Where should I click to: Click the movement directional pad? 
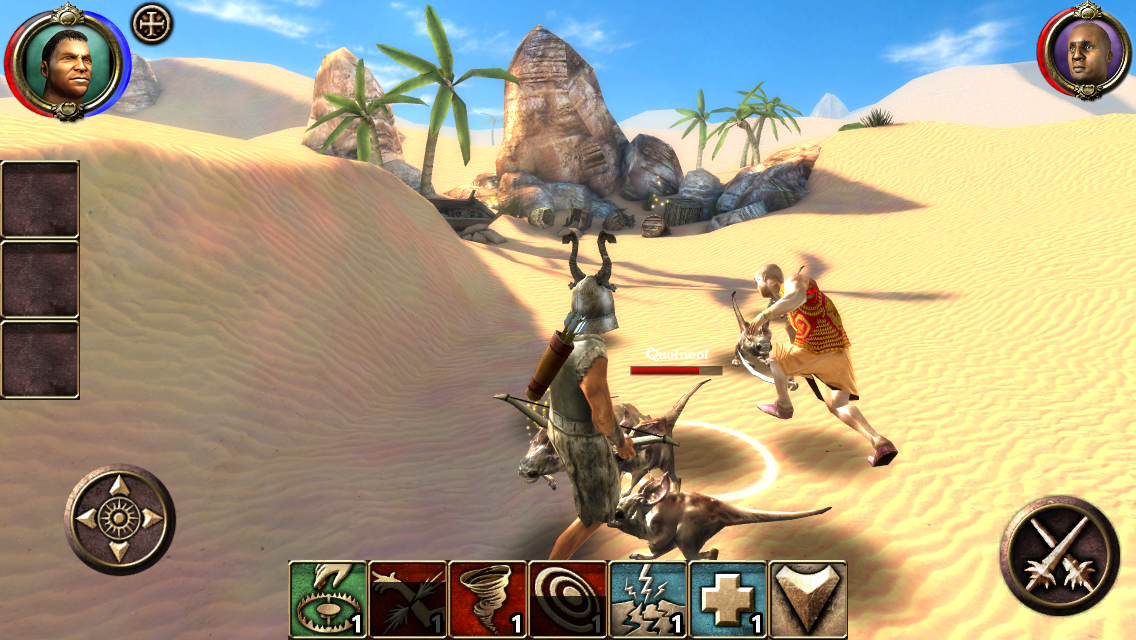[119, 519]
